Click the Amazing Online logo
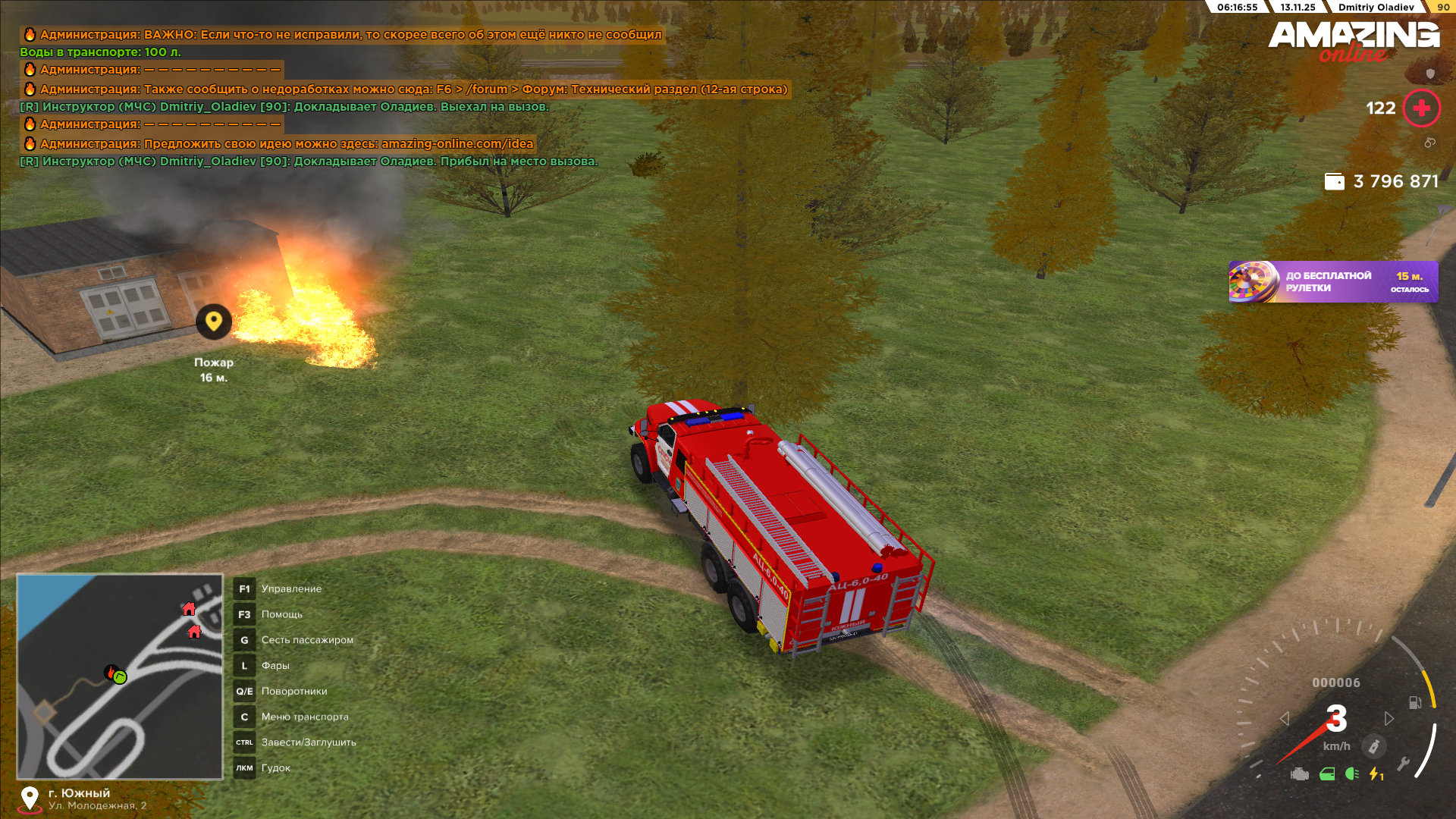1456x819 pixels. [x=1354, y=42]
